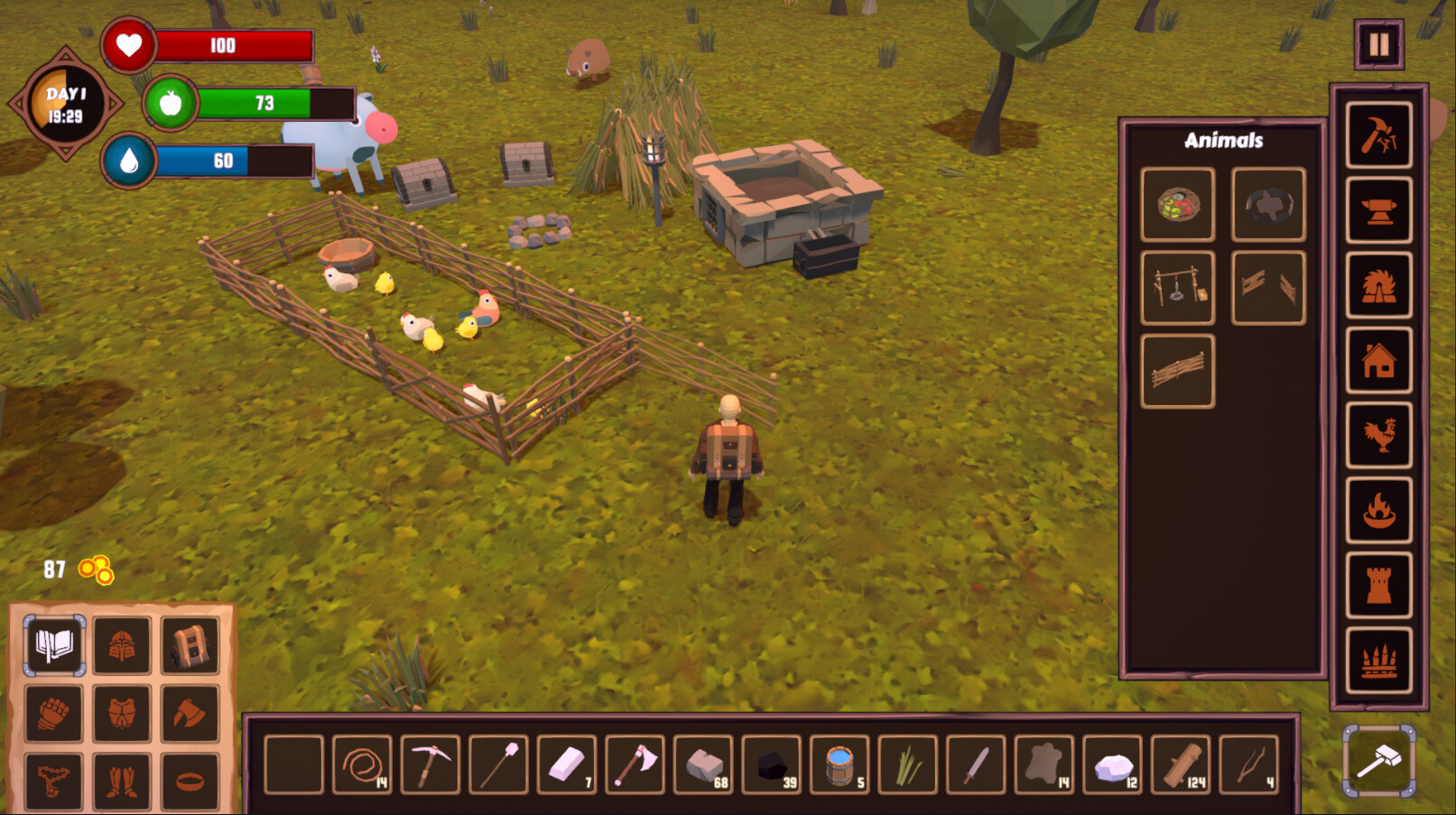The image size is (1456, 815).
Task: Open the journal book in inventory
Action: coord(52,646)
